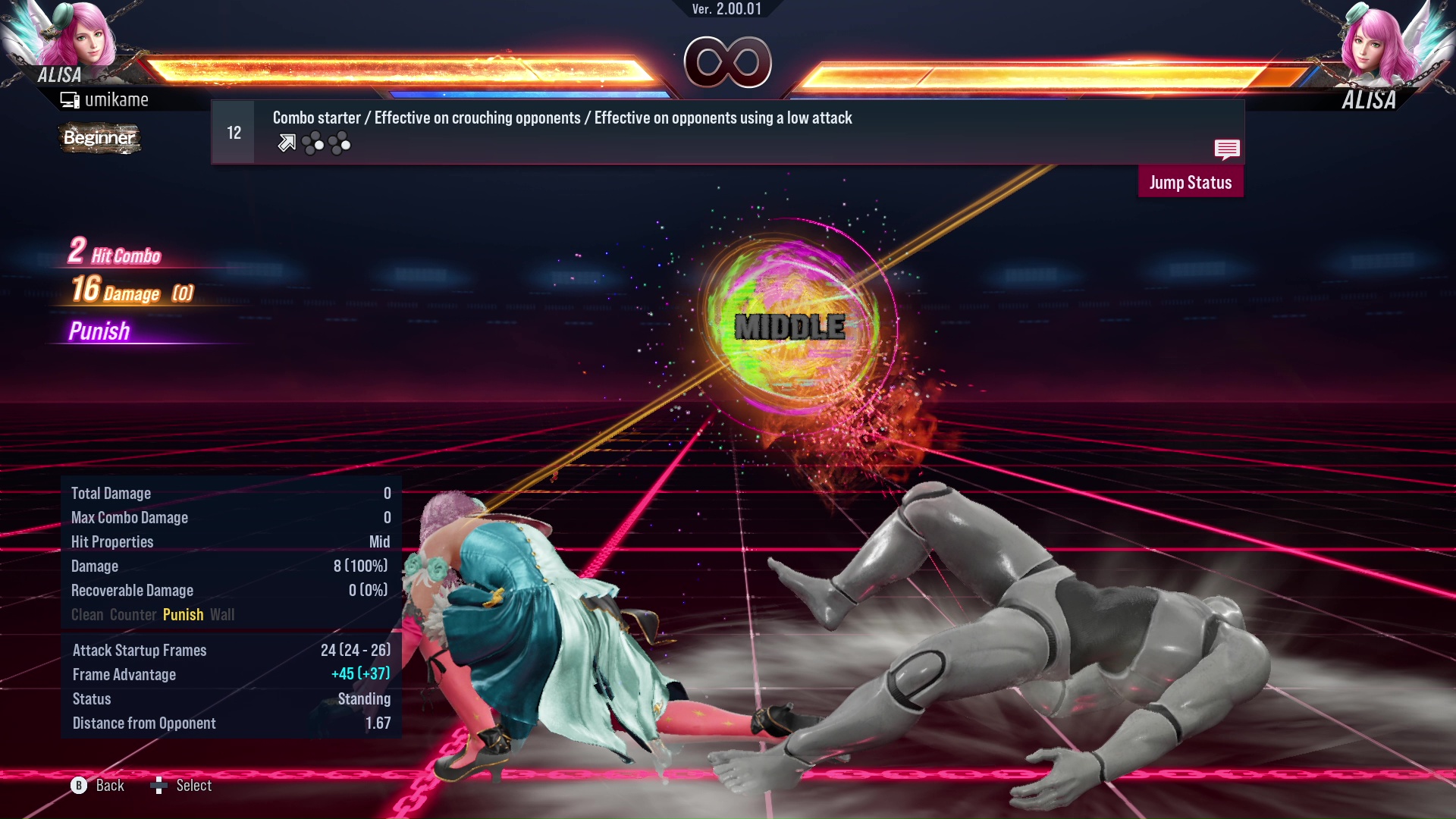Click the umikame player name label
This screenshot has height=819, width=1456.
(118, 99)
